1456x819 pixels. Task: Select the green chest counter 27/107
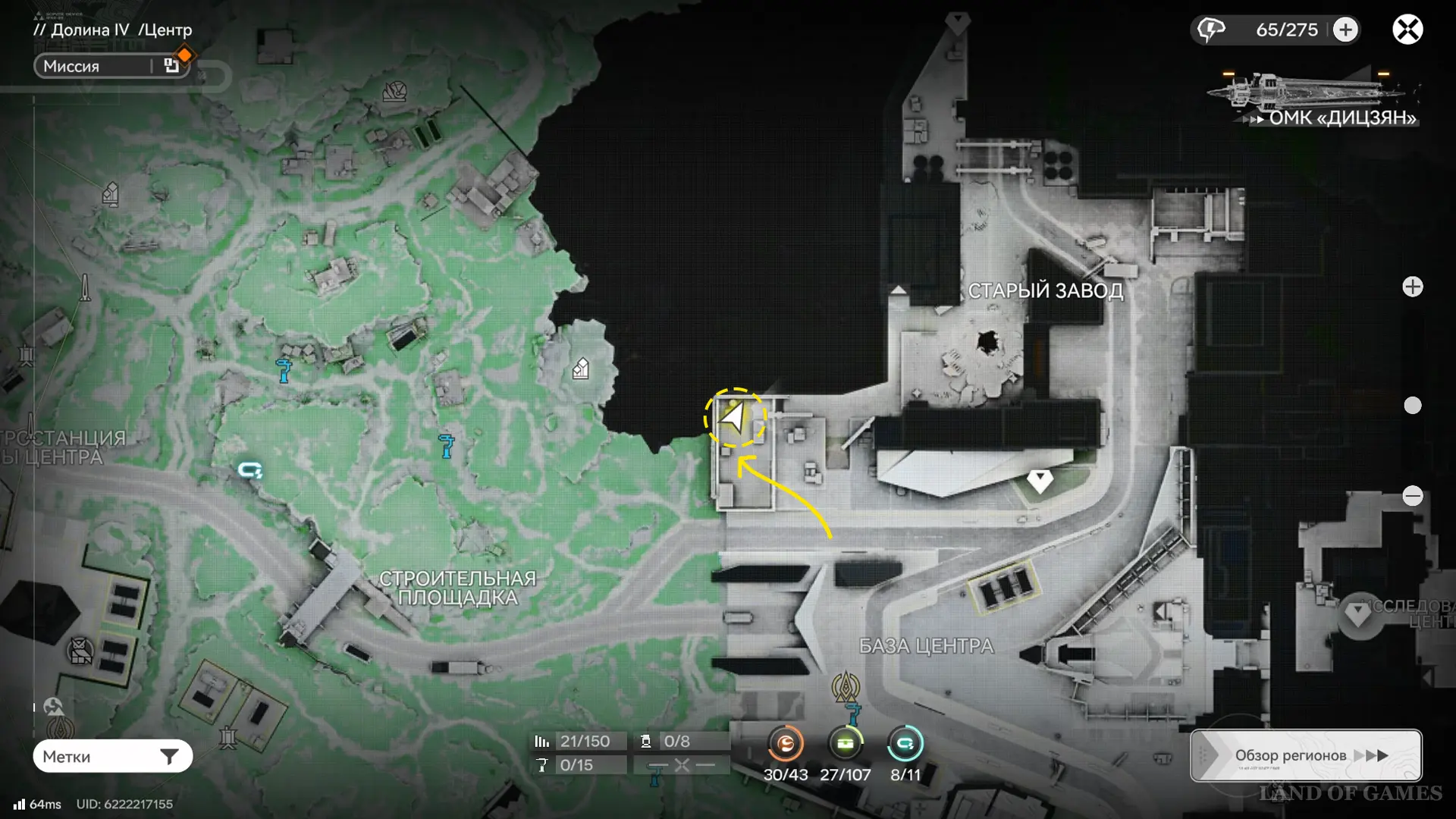(845, 744)
